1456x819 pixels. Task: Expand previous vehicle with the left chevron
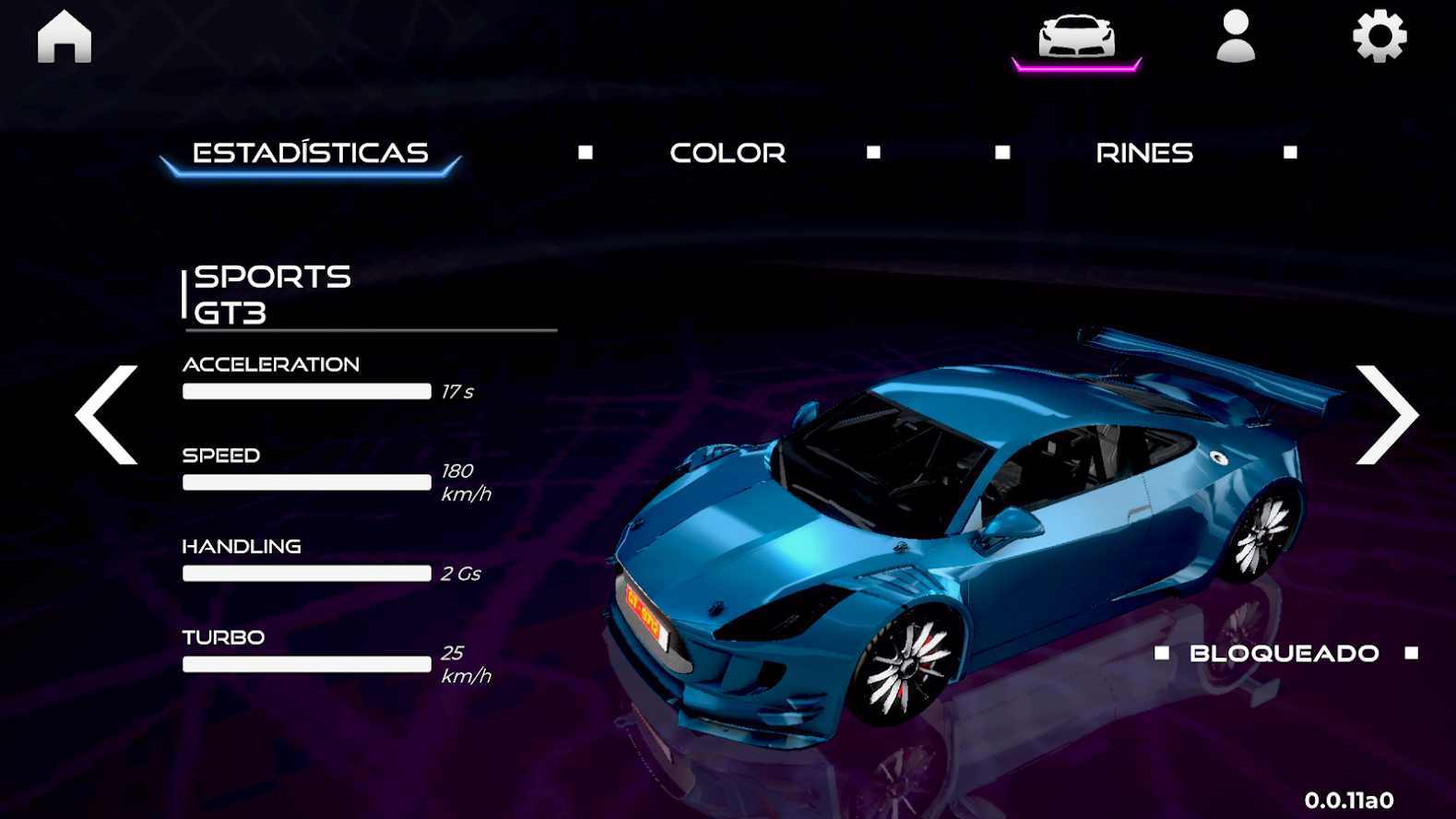click(x=104, y=415)
